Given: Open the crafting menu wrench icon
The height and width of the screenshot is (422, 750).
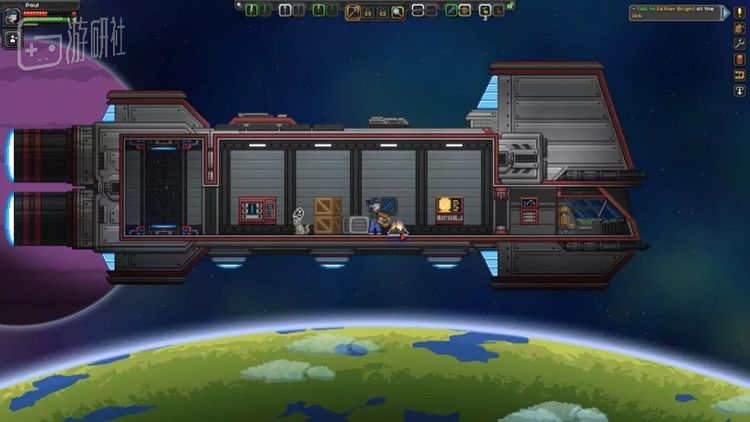Looking at the screenshot, I should click(740, 44).
